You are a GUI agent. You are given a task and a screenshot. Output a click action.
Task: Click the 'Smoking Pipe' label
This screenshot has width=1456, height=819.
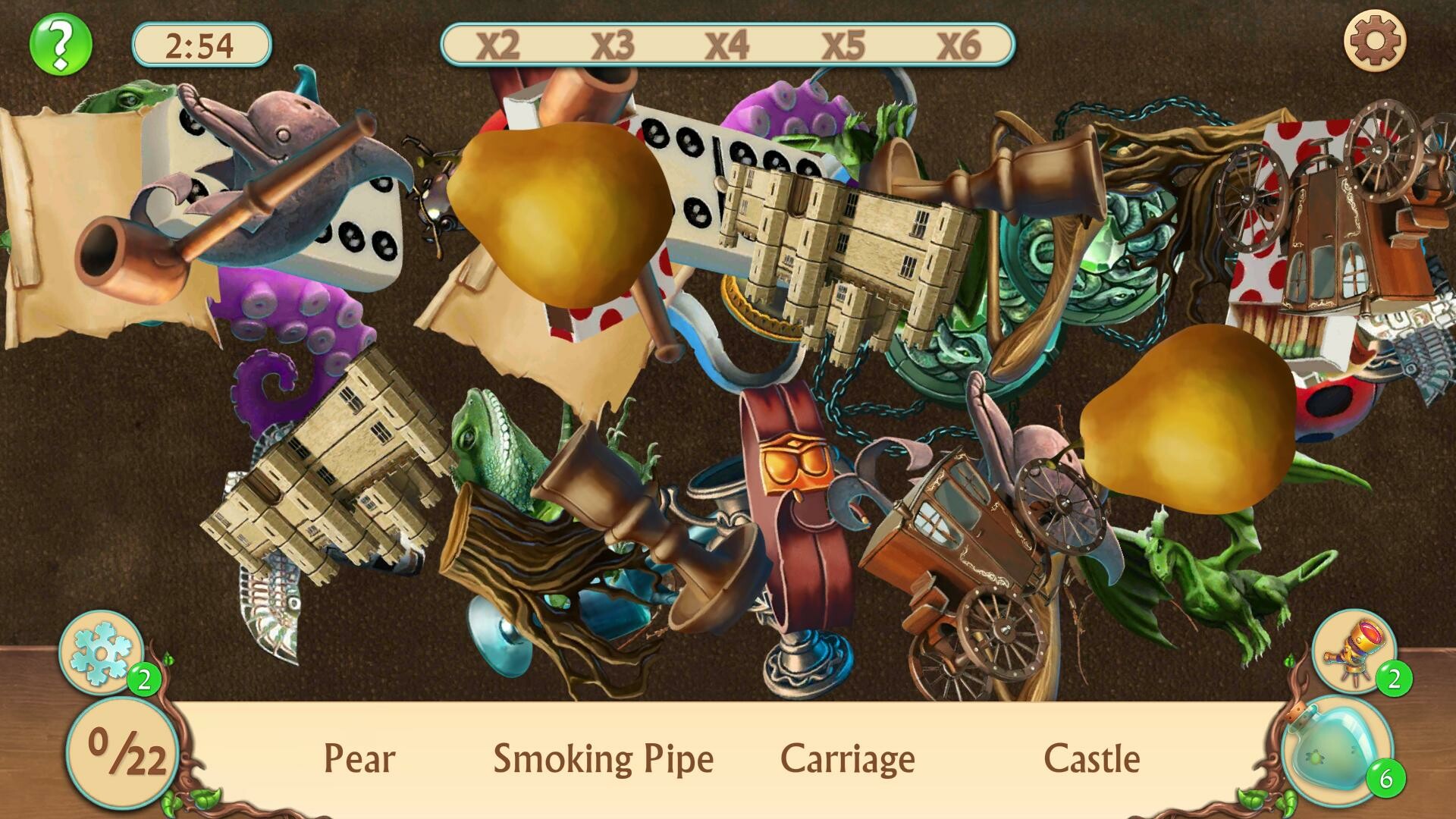pos(603,758)
